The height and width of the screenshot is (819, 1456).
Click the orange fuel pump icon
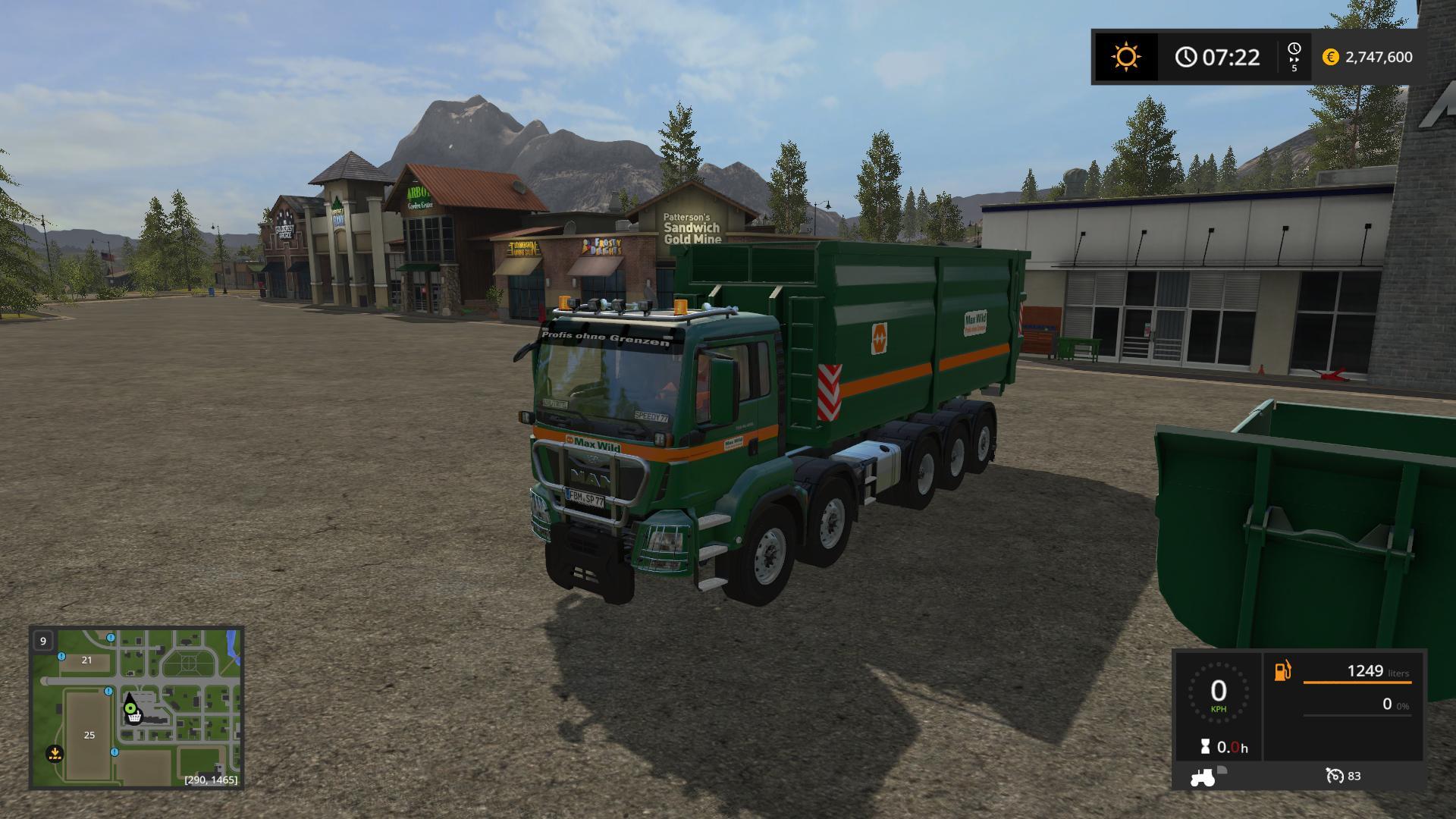coord(1283,671)
